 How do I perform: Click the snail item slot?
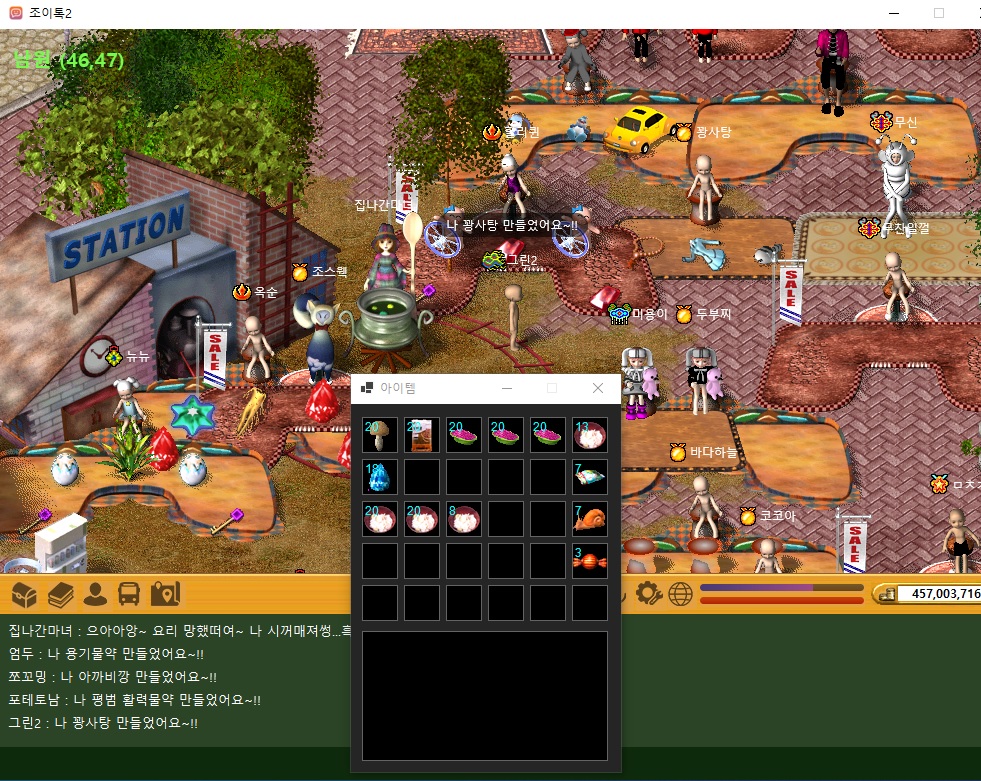point(590,519)
